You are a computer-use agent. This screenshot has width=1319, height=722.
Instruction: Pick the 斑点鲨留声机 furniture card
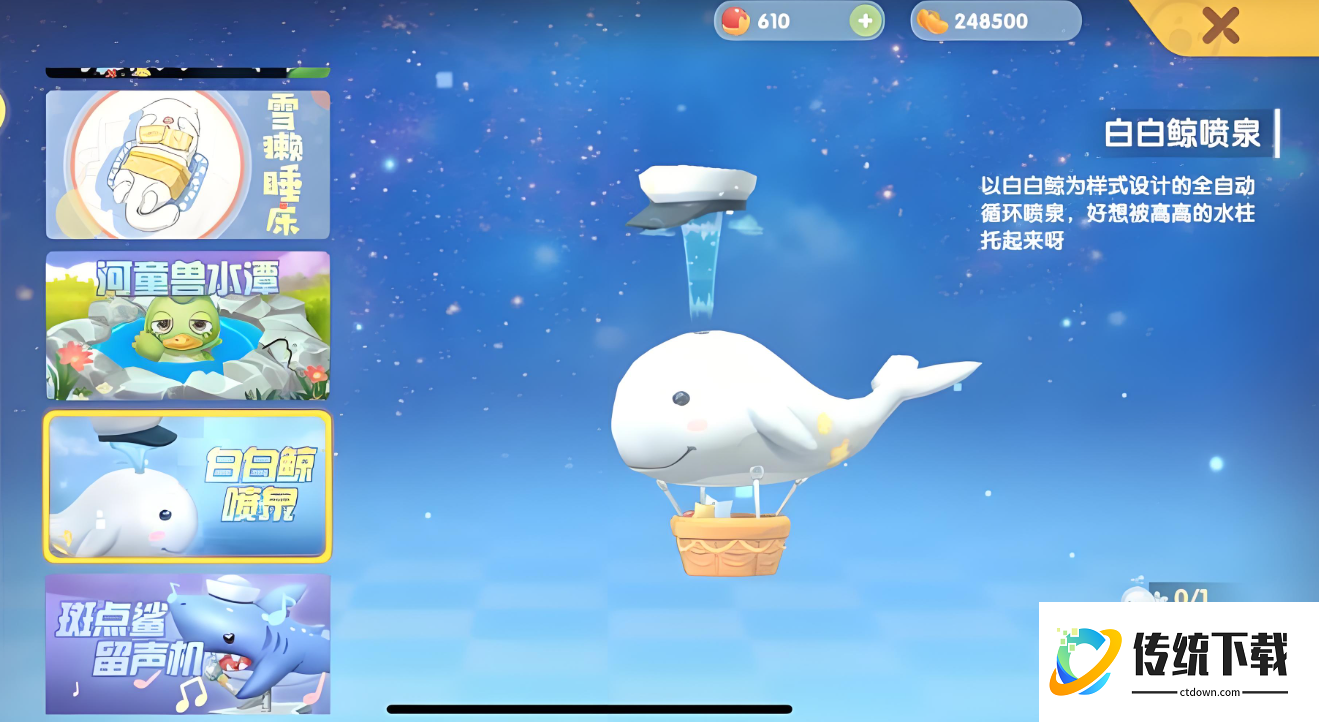tap(188, 643)
